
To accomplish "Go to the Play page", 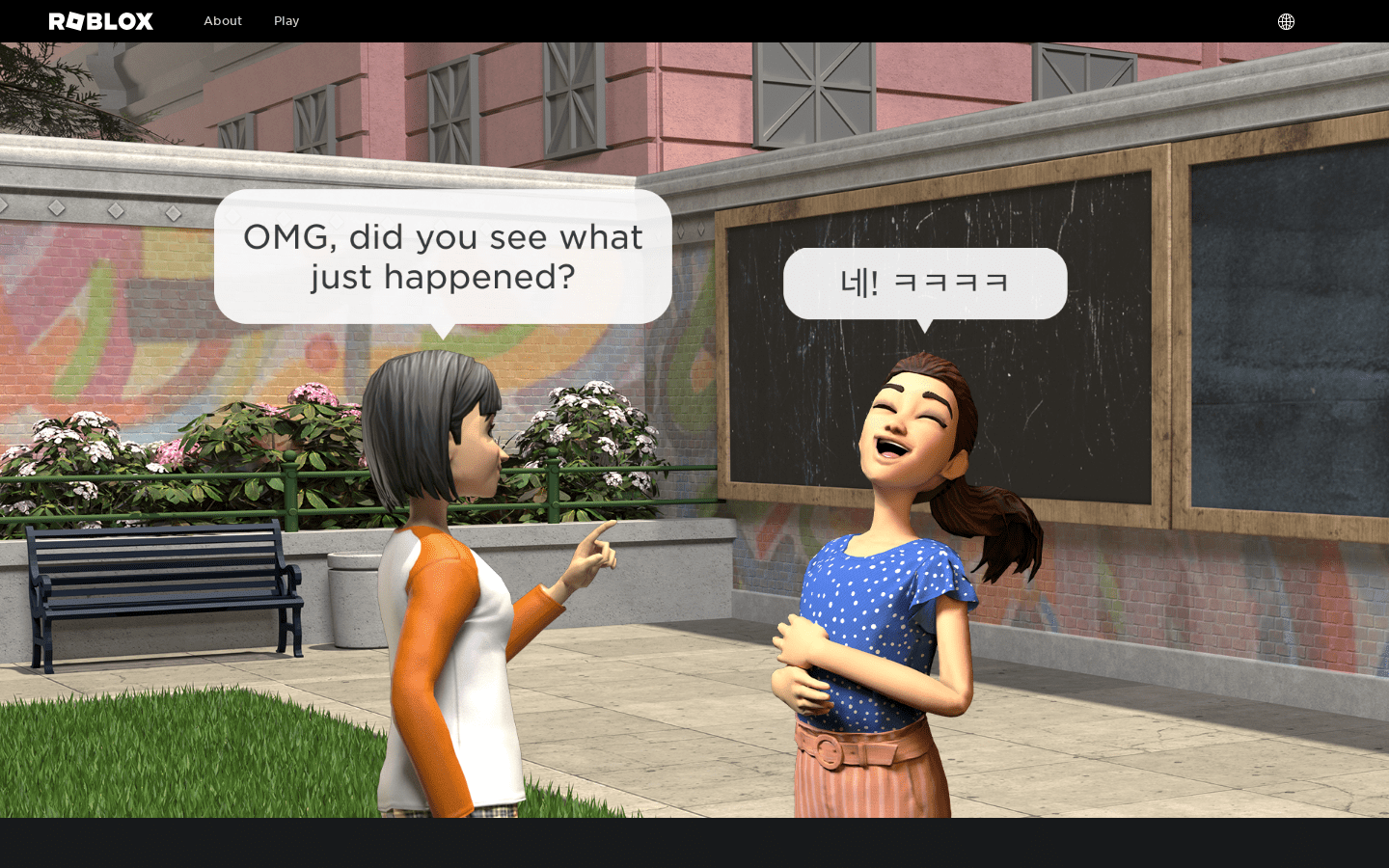I will pos(286,21).
